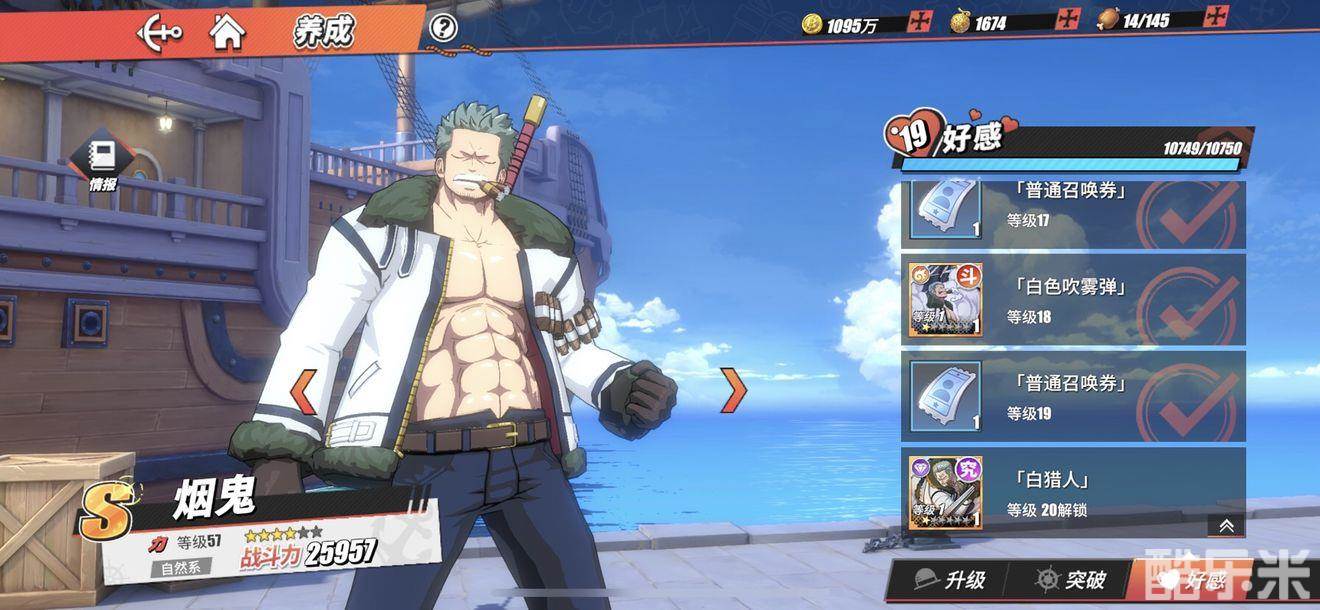Select the level 19 普通召唤券 reward
The image size is (1320, 610).
click(1073, 397)
